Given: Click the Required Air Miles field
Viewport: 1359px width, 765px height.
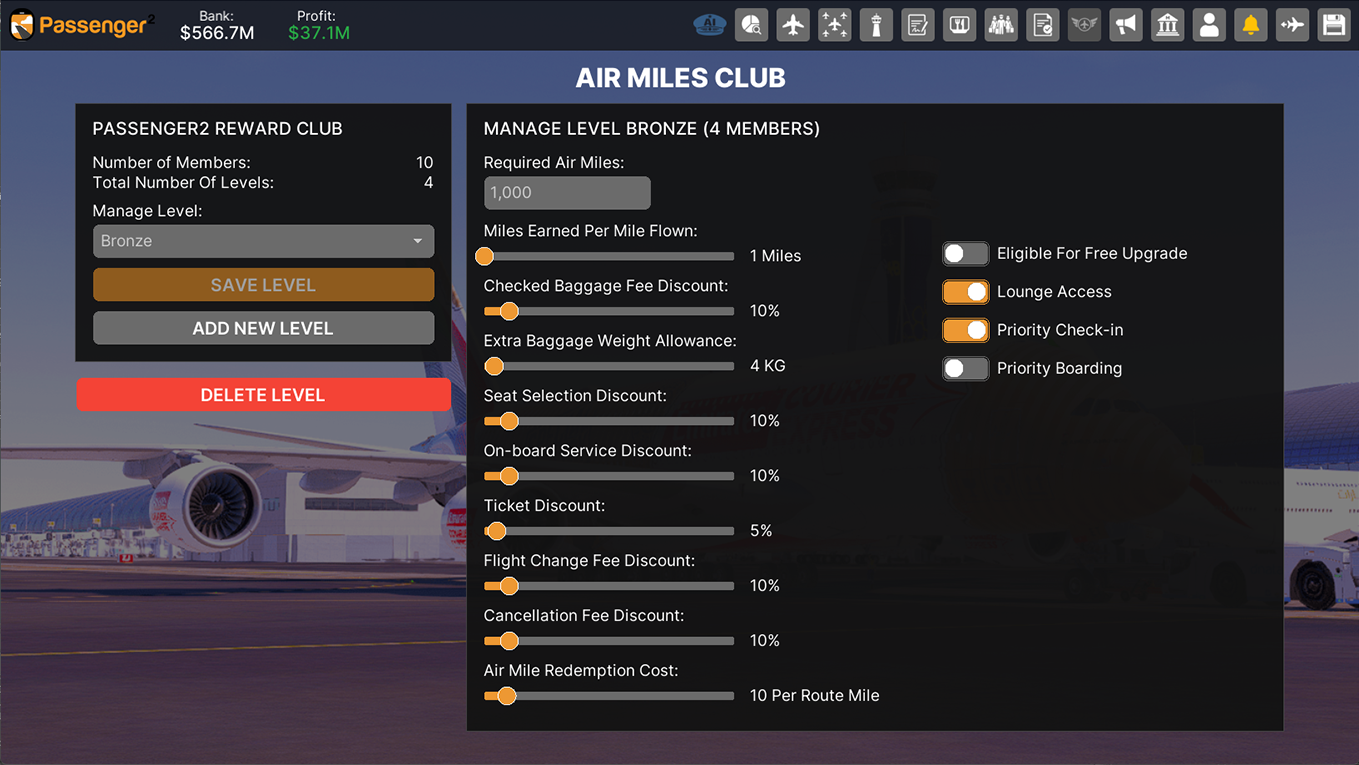Looking at the screenshot, I should 567,193.
